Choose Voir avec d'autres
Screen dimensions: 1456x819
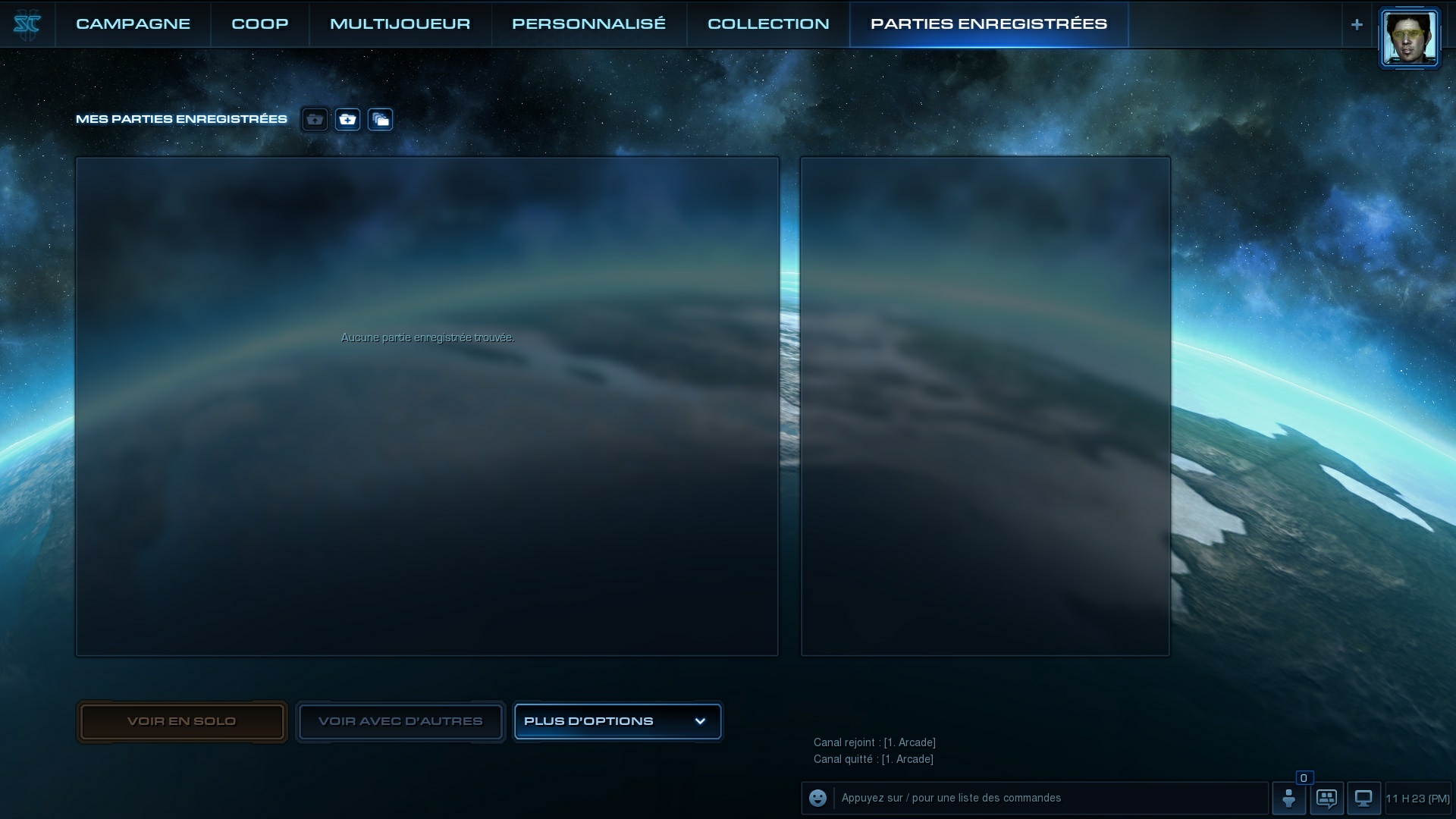[x=400, y=721]
